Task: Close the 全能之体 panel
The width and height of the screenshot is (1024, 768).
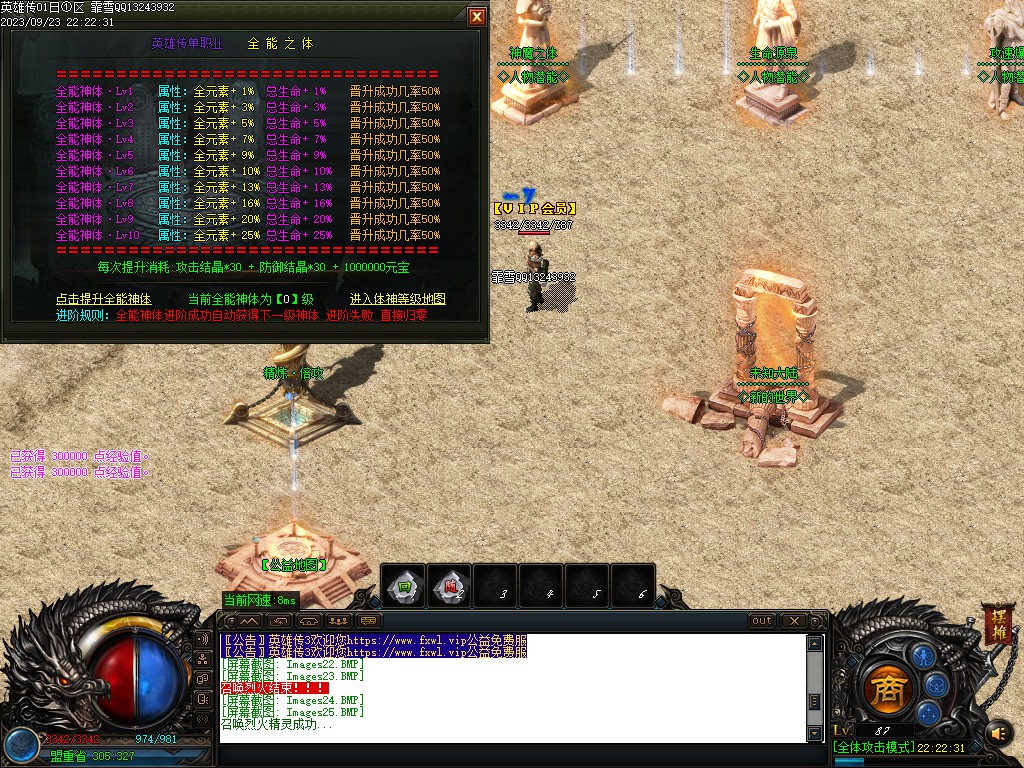Action: click(x=477, y=16)
